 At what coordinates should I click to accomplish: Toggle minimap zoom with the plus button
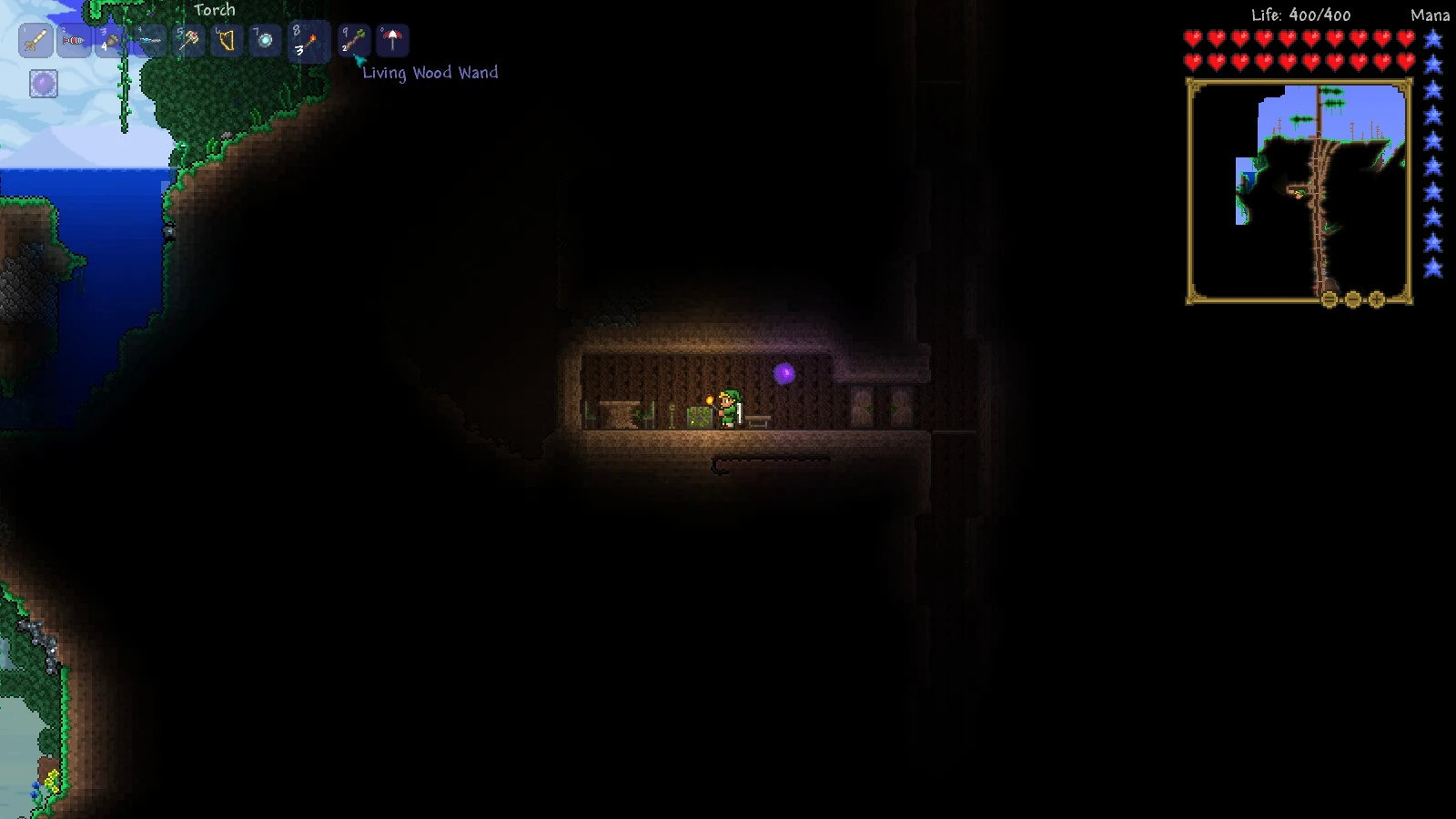coord(1376,299)
